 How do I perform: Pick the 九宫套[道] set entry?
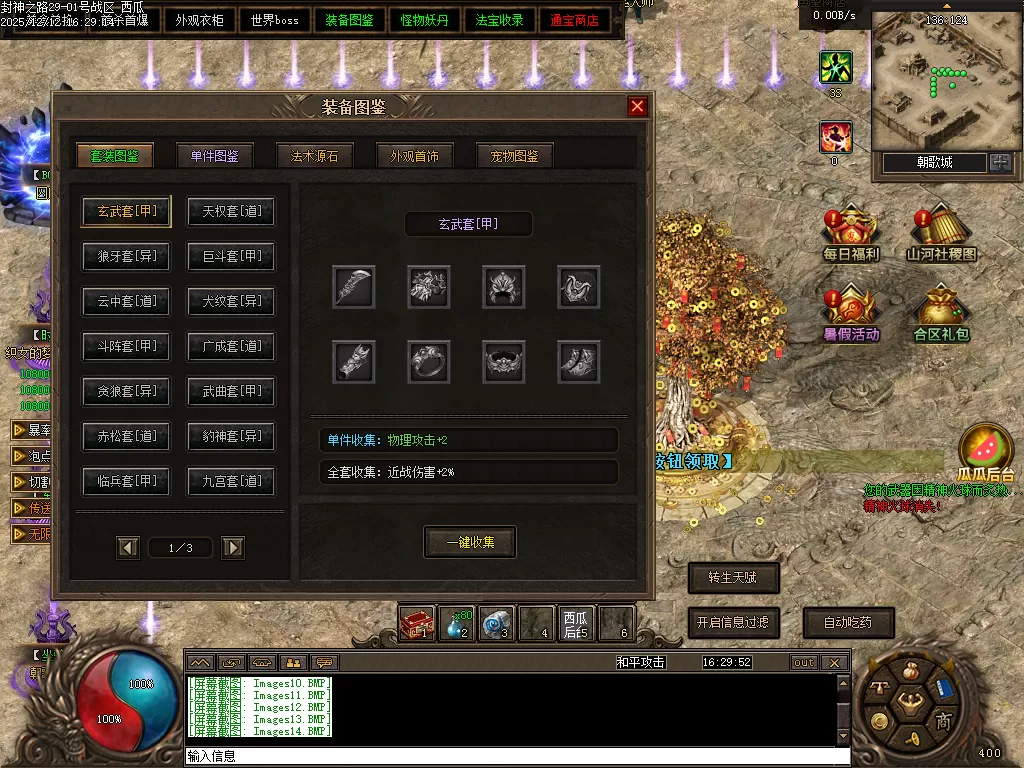[231, 482]
